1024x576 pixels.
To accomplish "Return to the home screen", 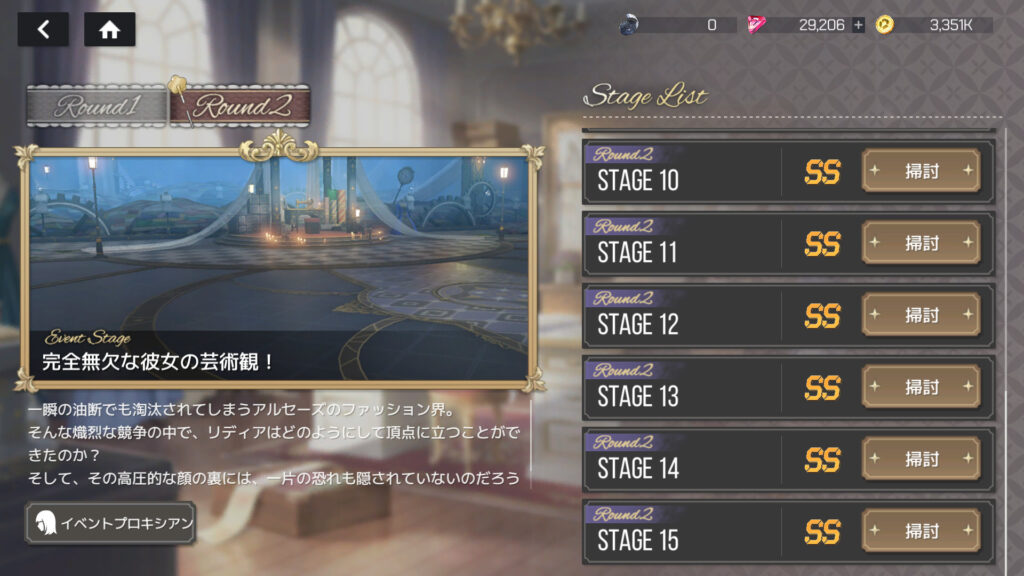I will coord(110,30).
